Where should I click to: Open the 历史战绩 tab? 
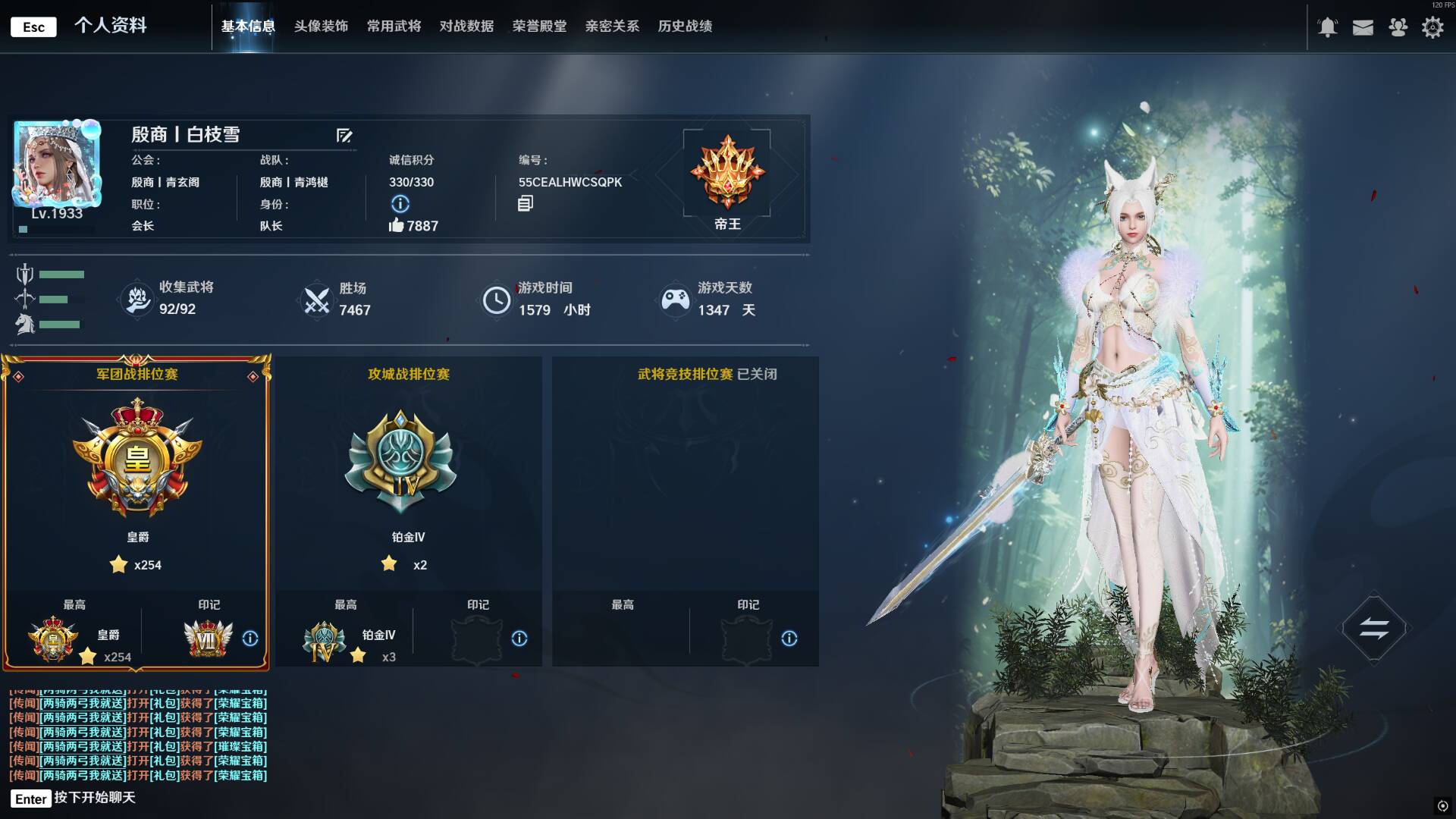pos(685,27)
